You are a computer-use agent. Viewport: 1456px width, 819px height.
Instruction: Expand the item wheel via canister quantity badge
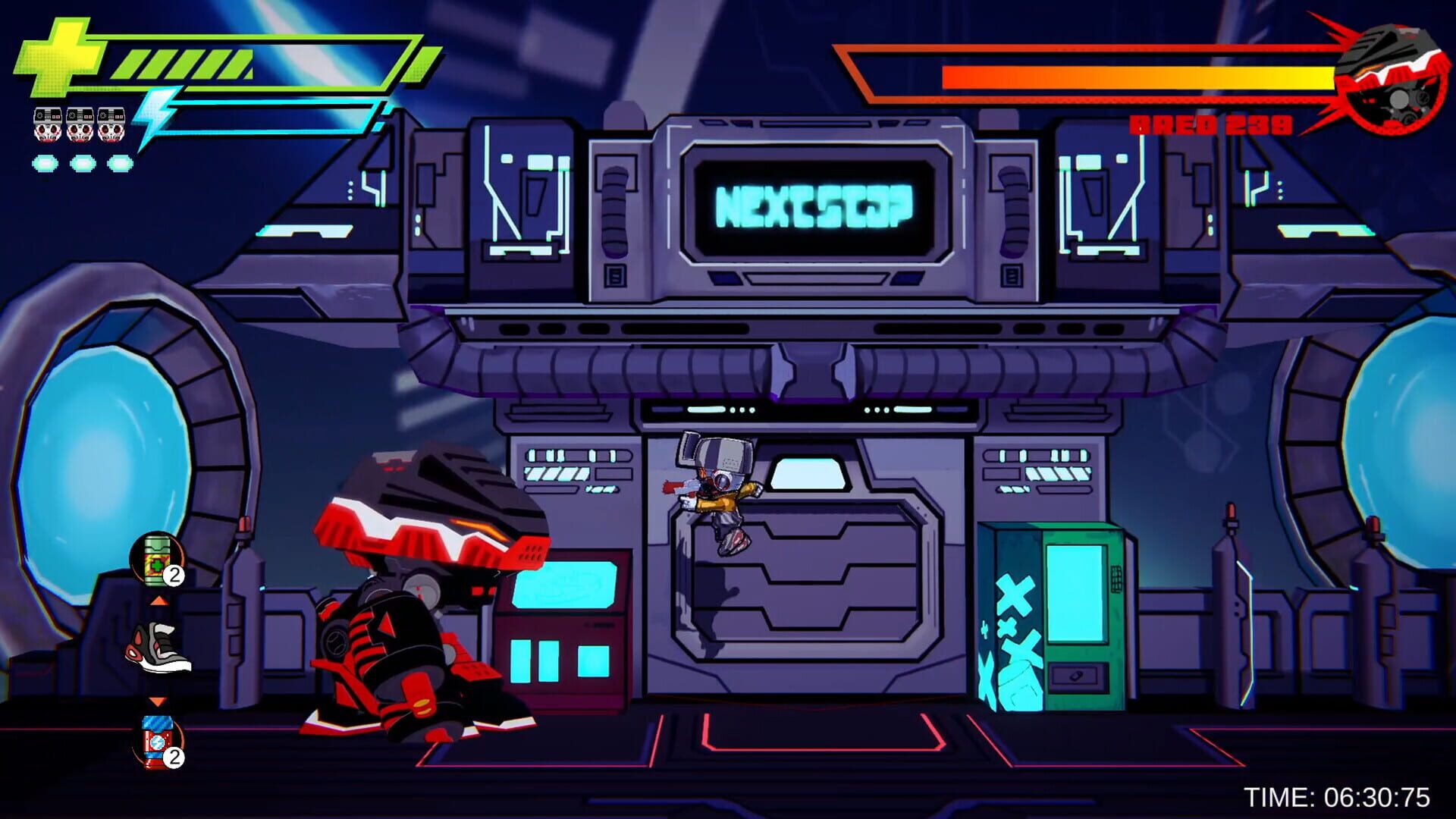173,574
